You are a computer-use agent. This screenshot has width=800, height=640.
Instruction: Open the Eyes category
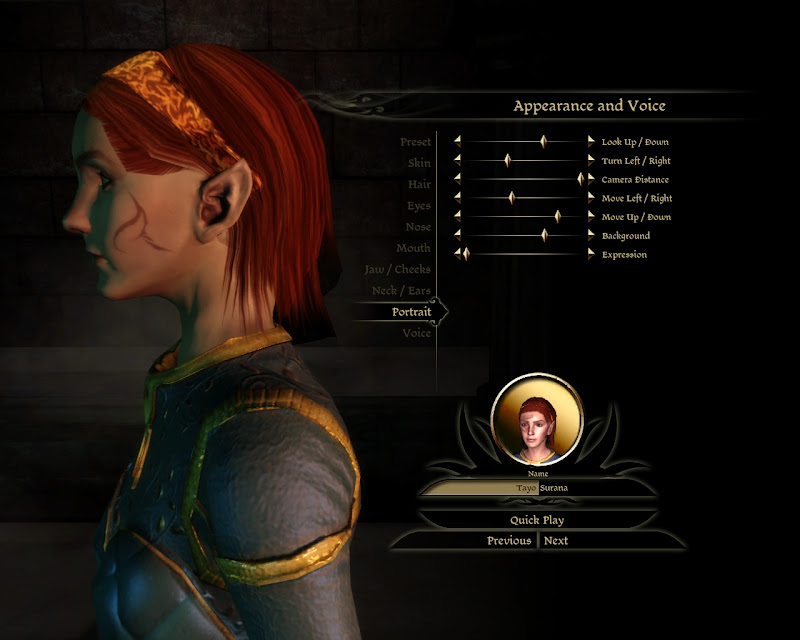419,206
